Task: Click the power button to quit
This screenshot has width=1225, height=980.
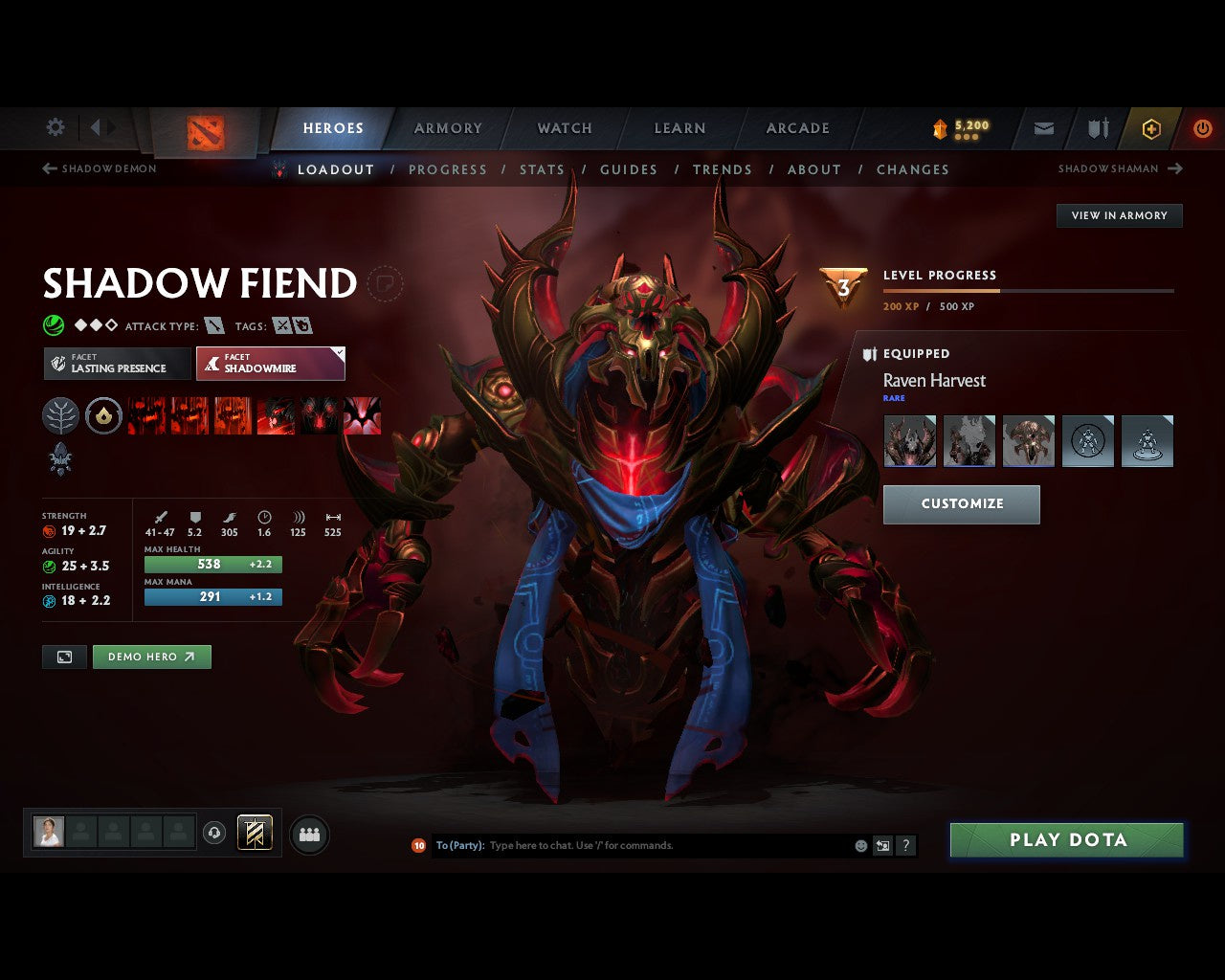Action: (1202, 128)
